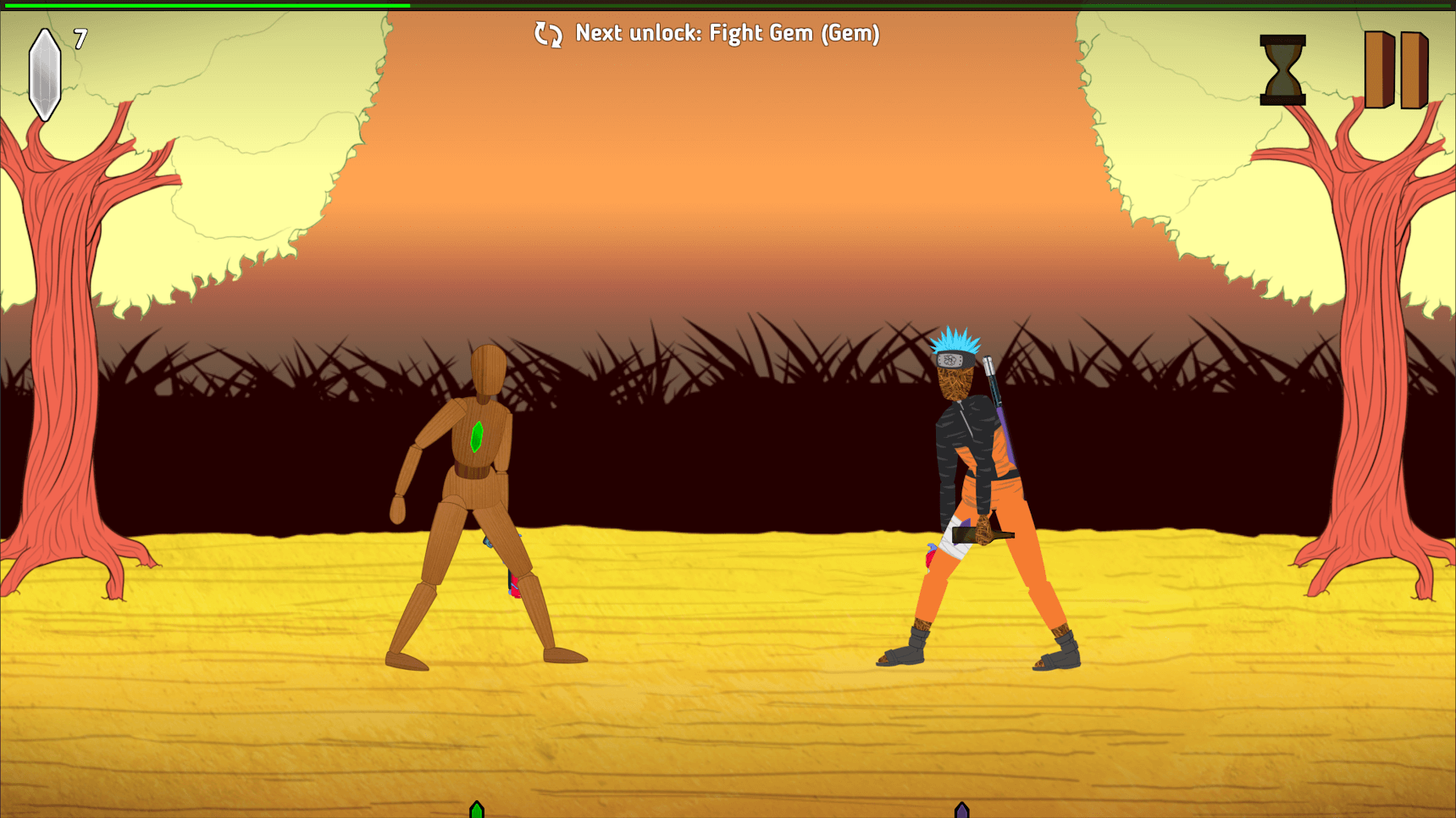The width and height of the screenshot is (1456, 818).
Task: Click the top status bar area
Action: coord(728,5)
